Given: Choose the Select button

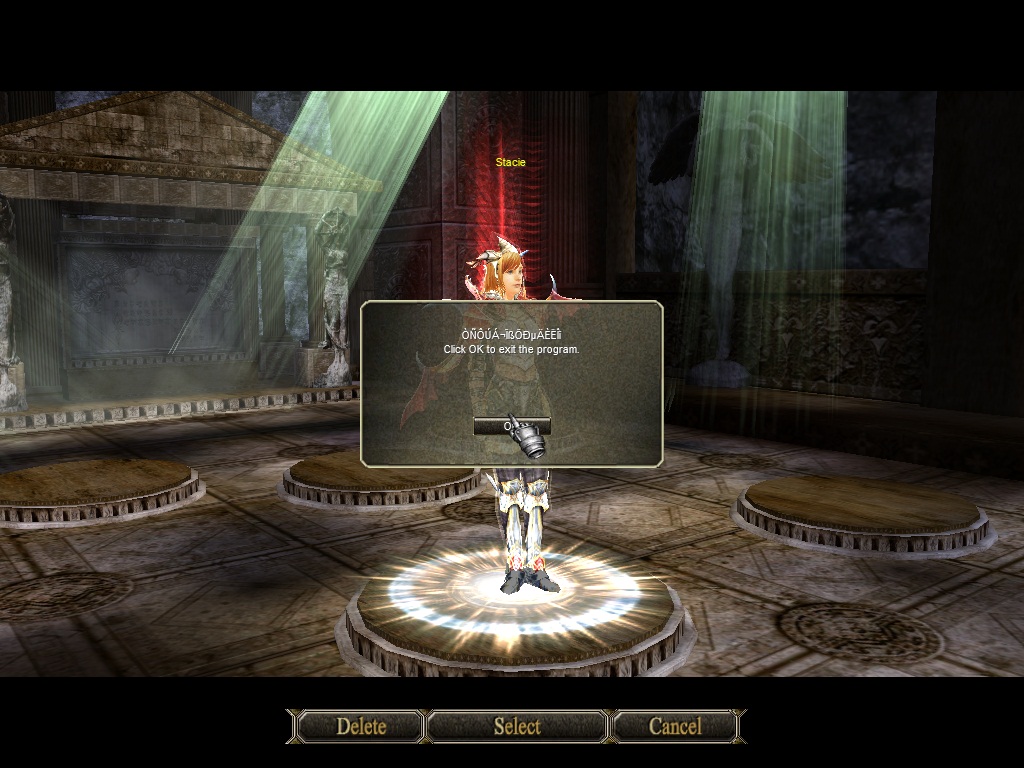Looking at the screenshot, I should coord(517,727).
